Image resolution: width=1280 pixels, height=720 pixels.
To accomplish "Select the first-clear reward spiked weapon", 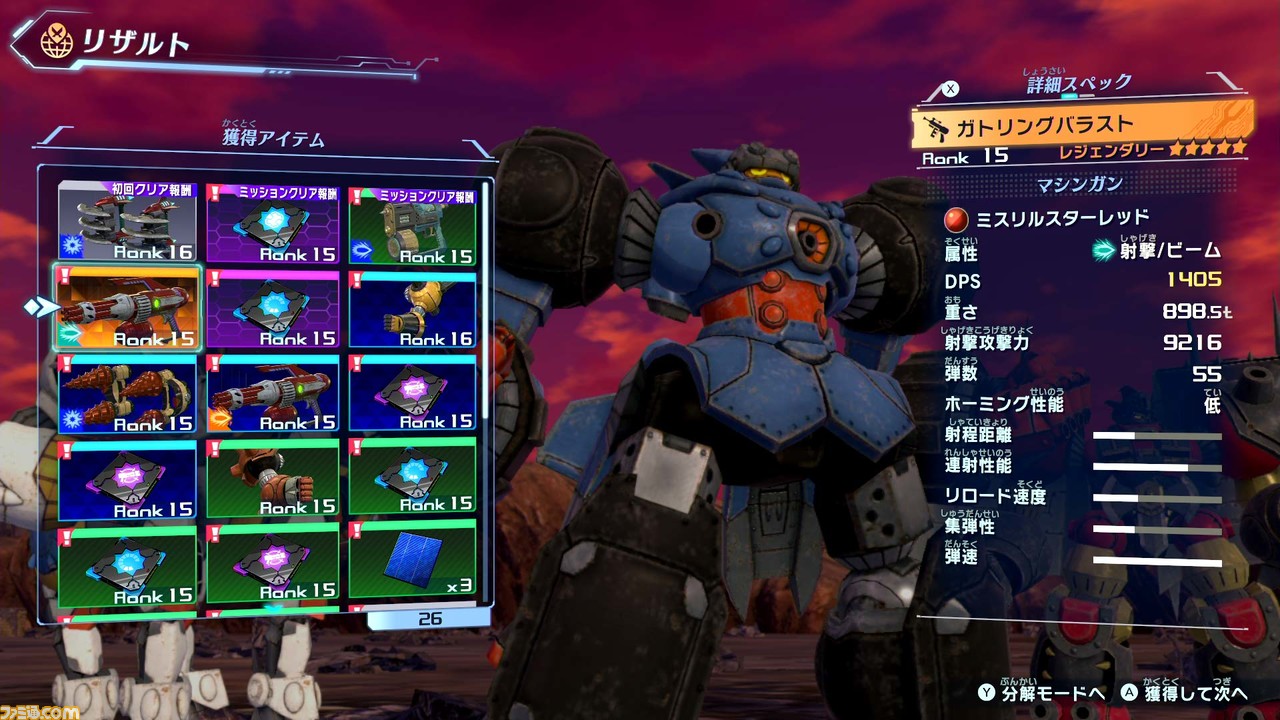I will [127, 222].
